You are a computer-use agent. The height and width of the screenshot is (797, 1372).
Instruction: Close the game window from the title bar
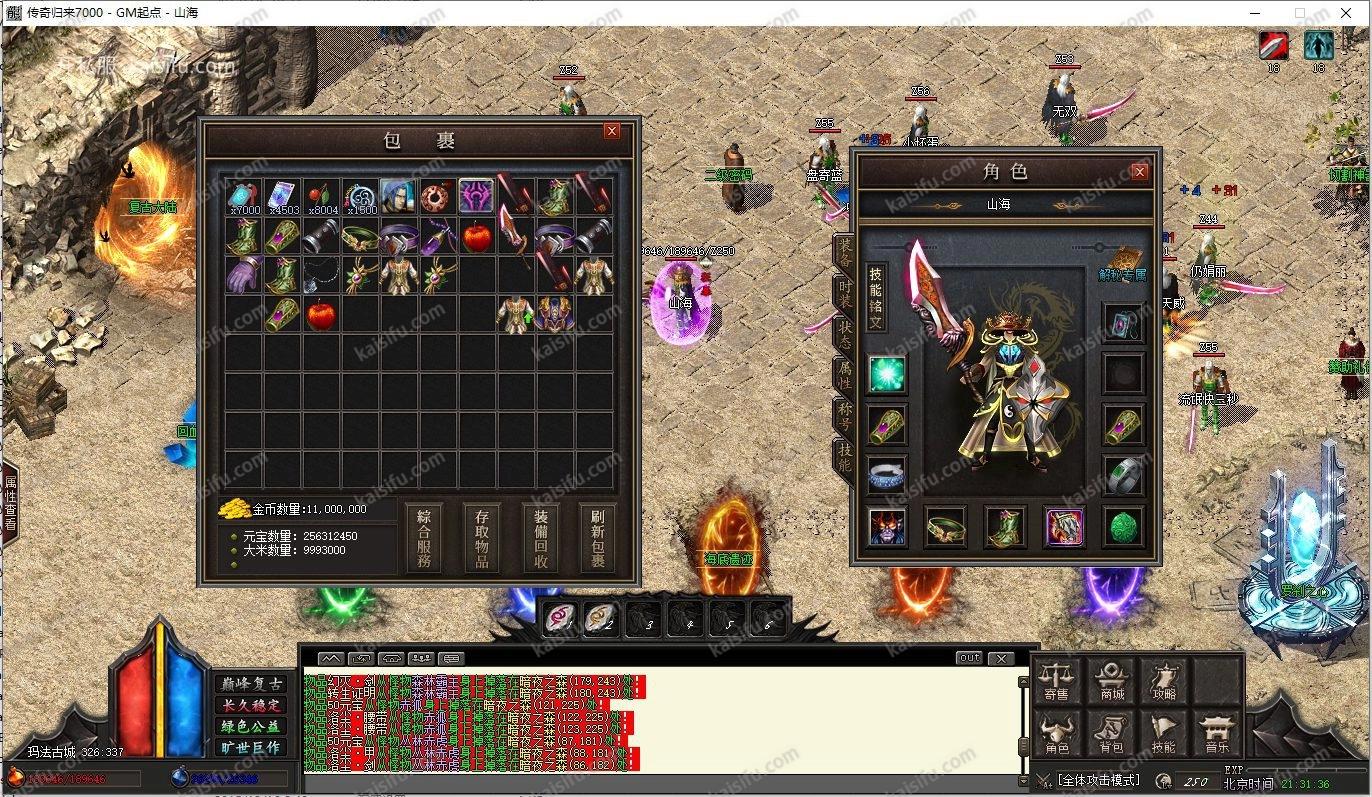1345,13
